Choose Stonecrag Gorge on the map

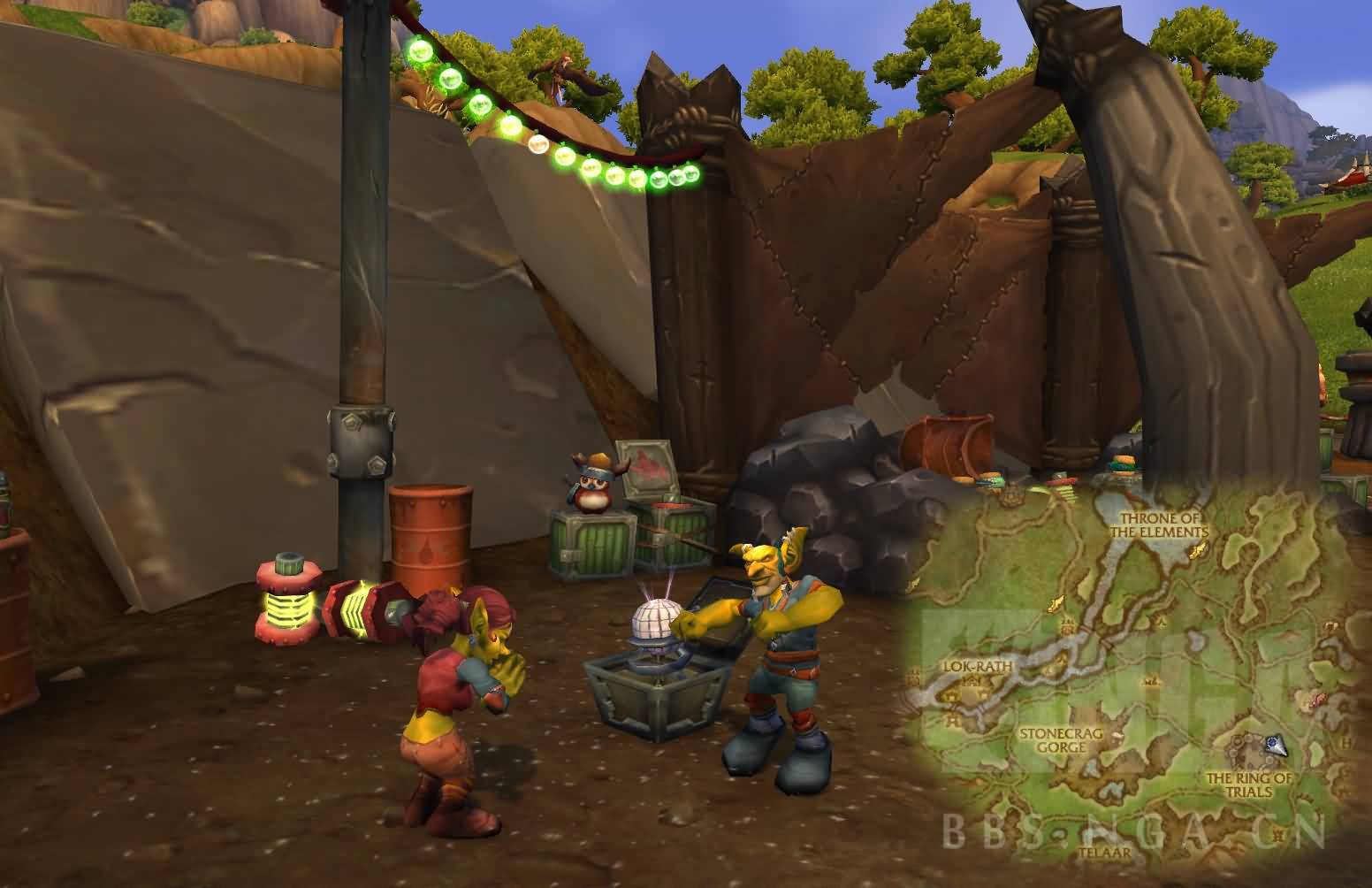pyautogui.click(x=1054, y=739)
